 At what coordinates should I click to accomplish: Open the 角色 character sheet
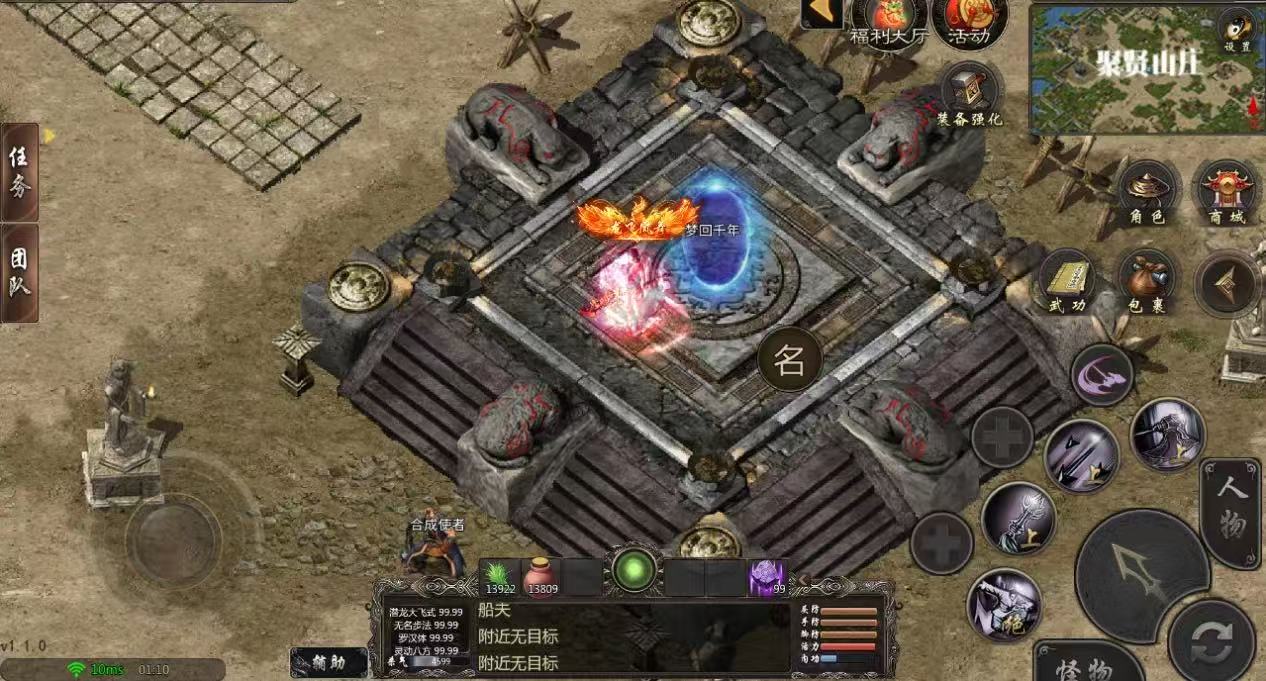tap(1148, 195)
